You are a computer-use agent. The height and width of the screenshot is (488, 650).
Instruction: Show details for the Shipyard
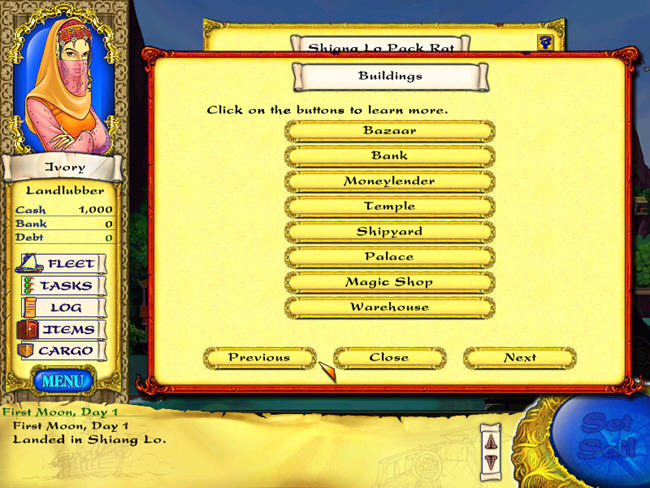[390, 231]
